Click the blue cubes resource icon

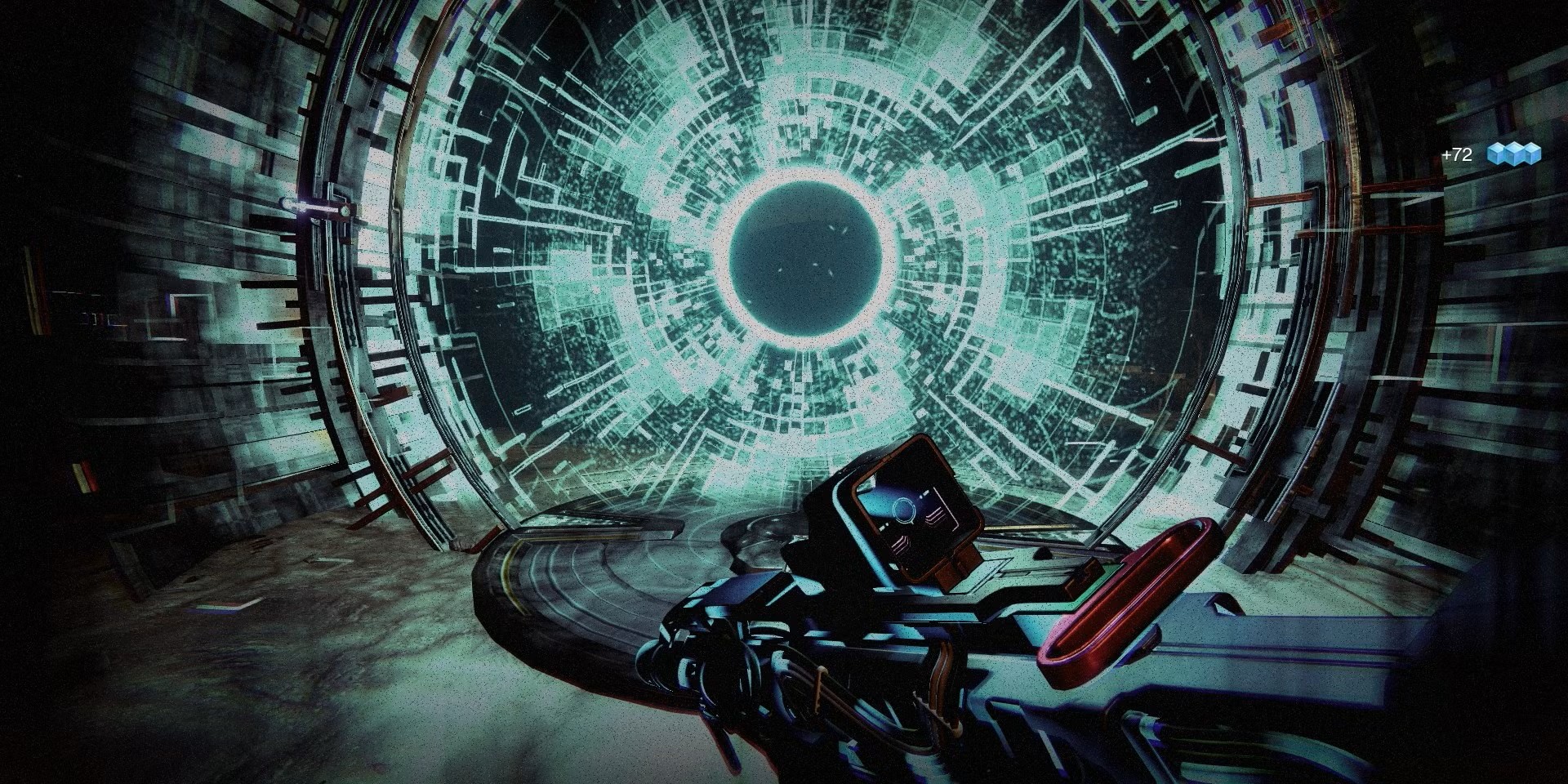pyautogui.click(x=1513, y=154)
